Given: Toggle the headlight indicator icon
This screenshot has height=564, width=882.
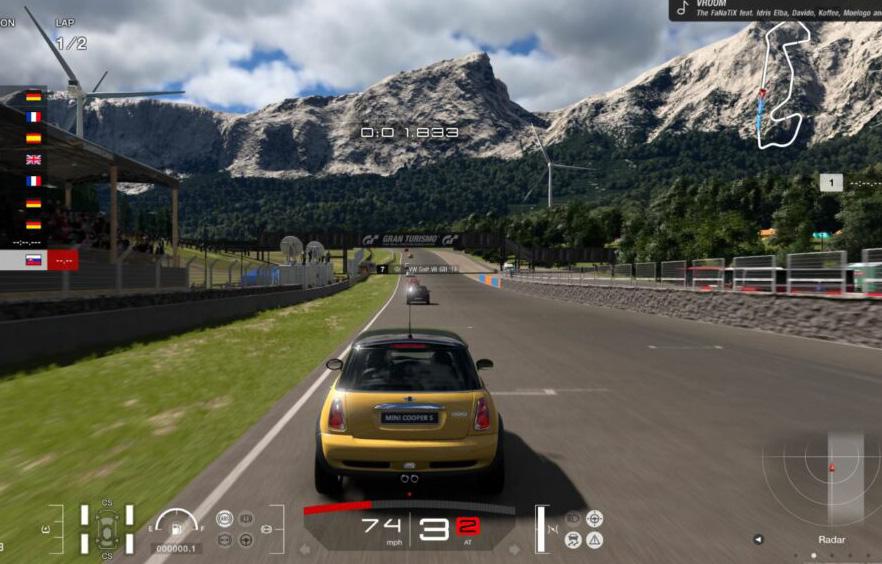Looking at the screenshot, I should [267, 528].
